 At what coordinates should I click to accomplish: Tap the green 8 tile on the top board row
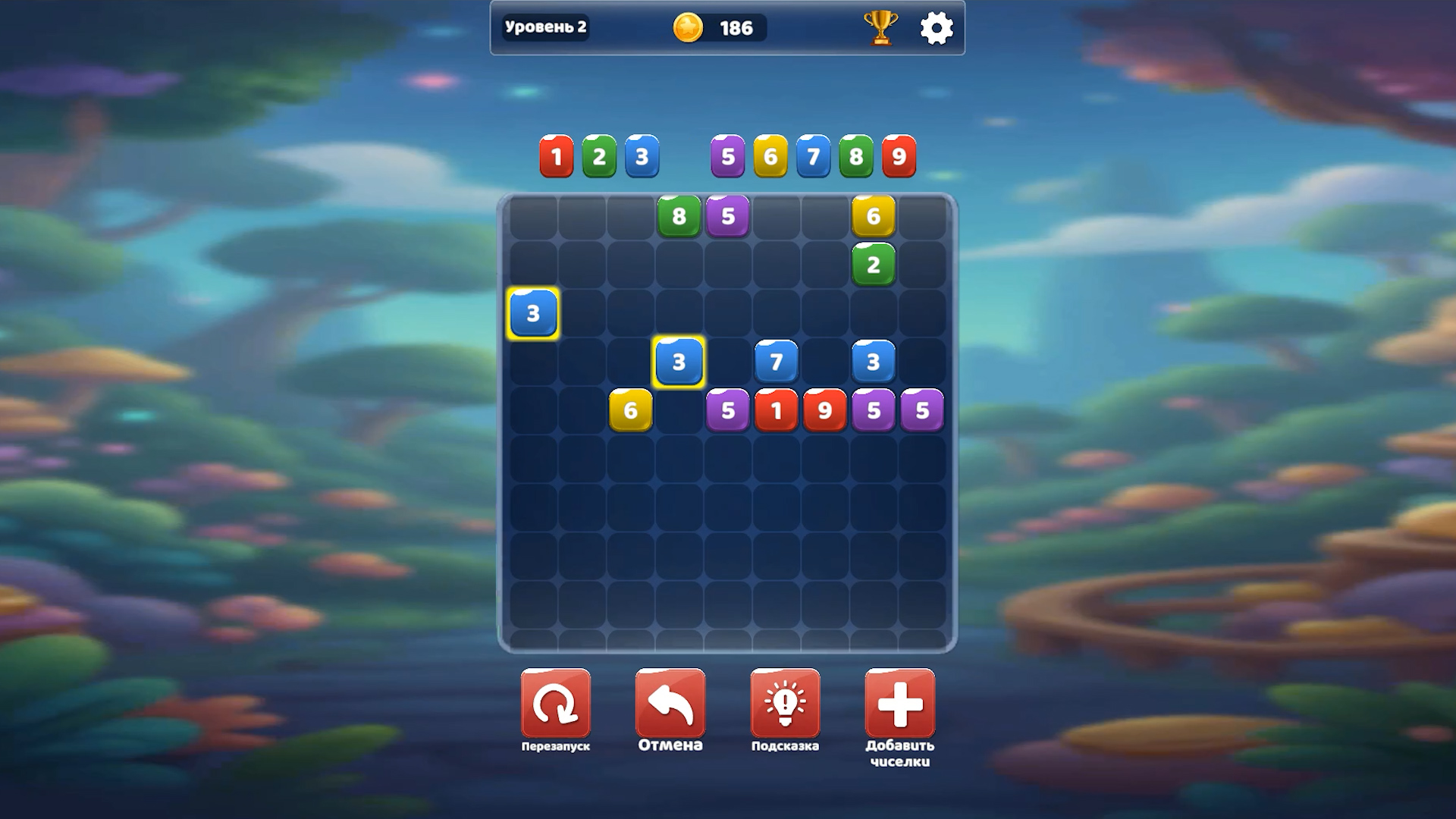coord(679,215)
